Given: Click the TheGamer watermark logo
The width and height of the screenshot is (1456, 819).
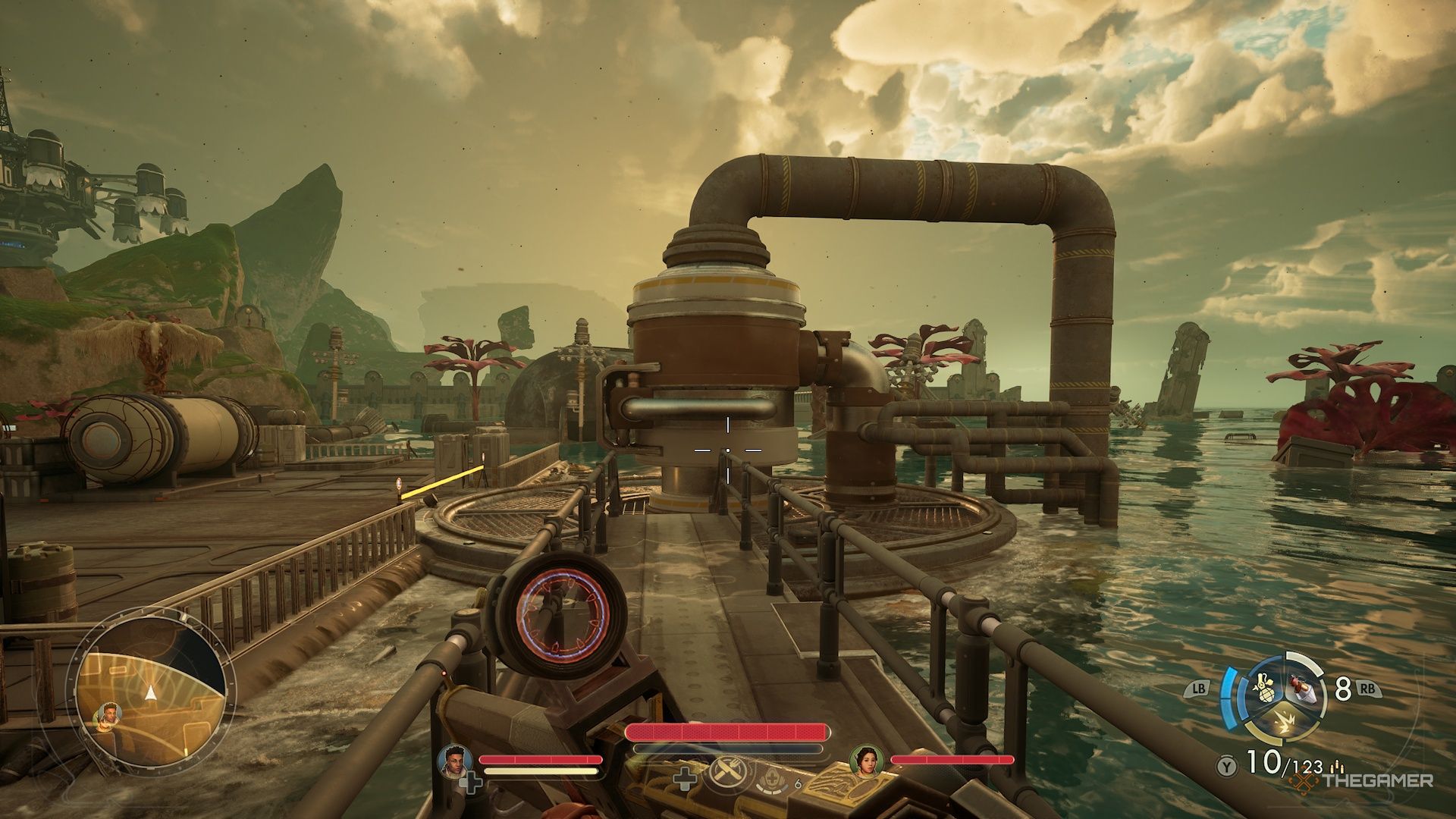Looking at the screenshot, I should pos(1363,780).
